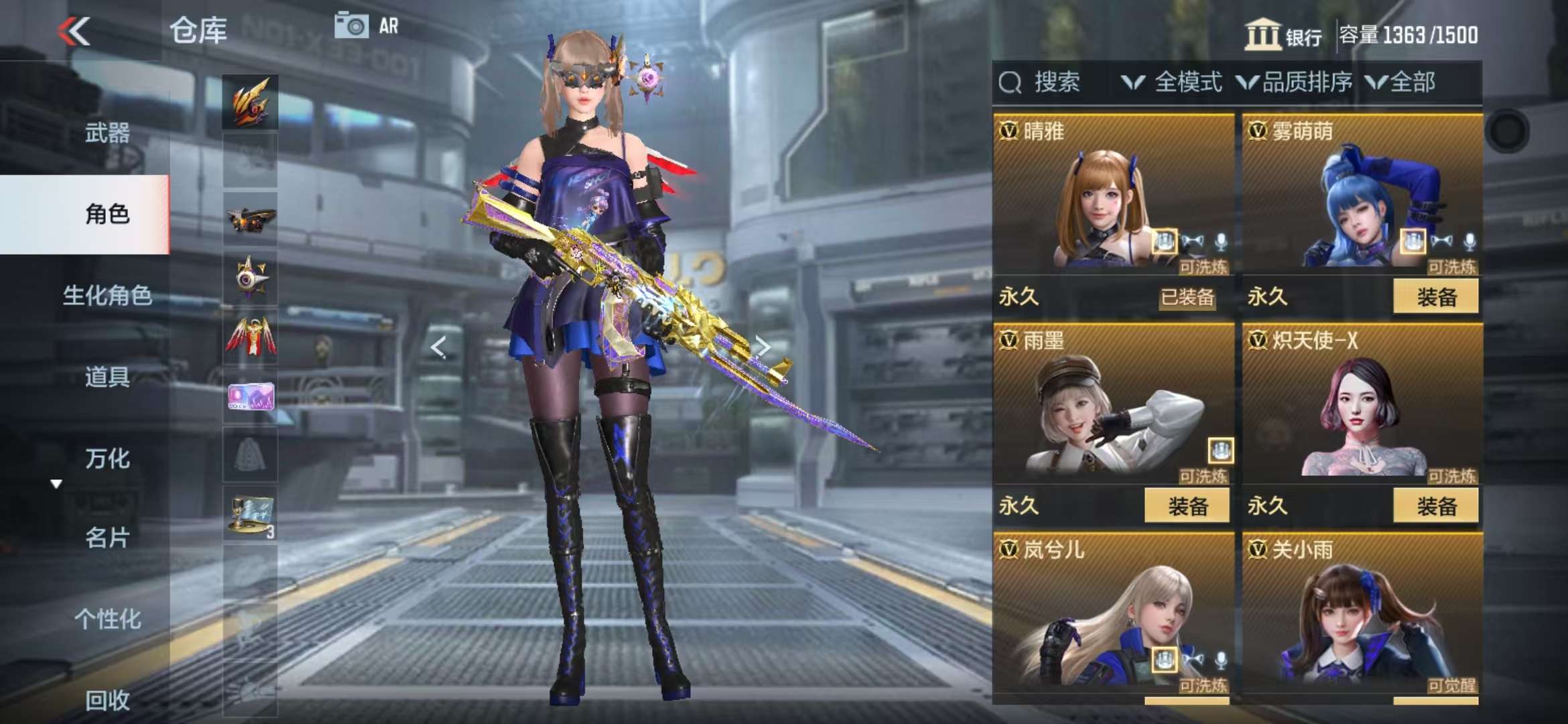Image resolution: width=1568 pixels, height=724 pixels.
Task: Select the 岚兮儿 character card
Action: click(x=1112, y=617)
